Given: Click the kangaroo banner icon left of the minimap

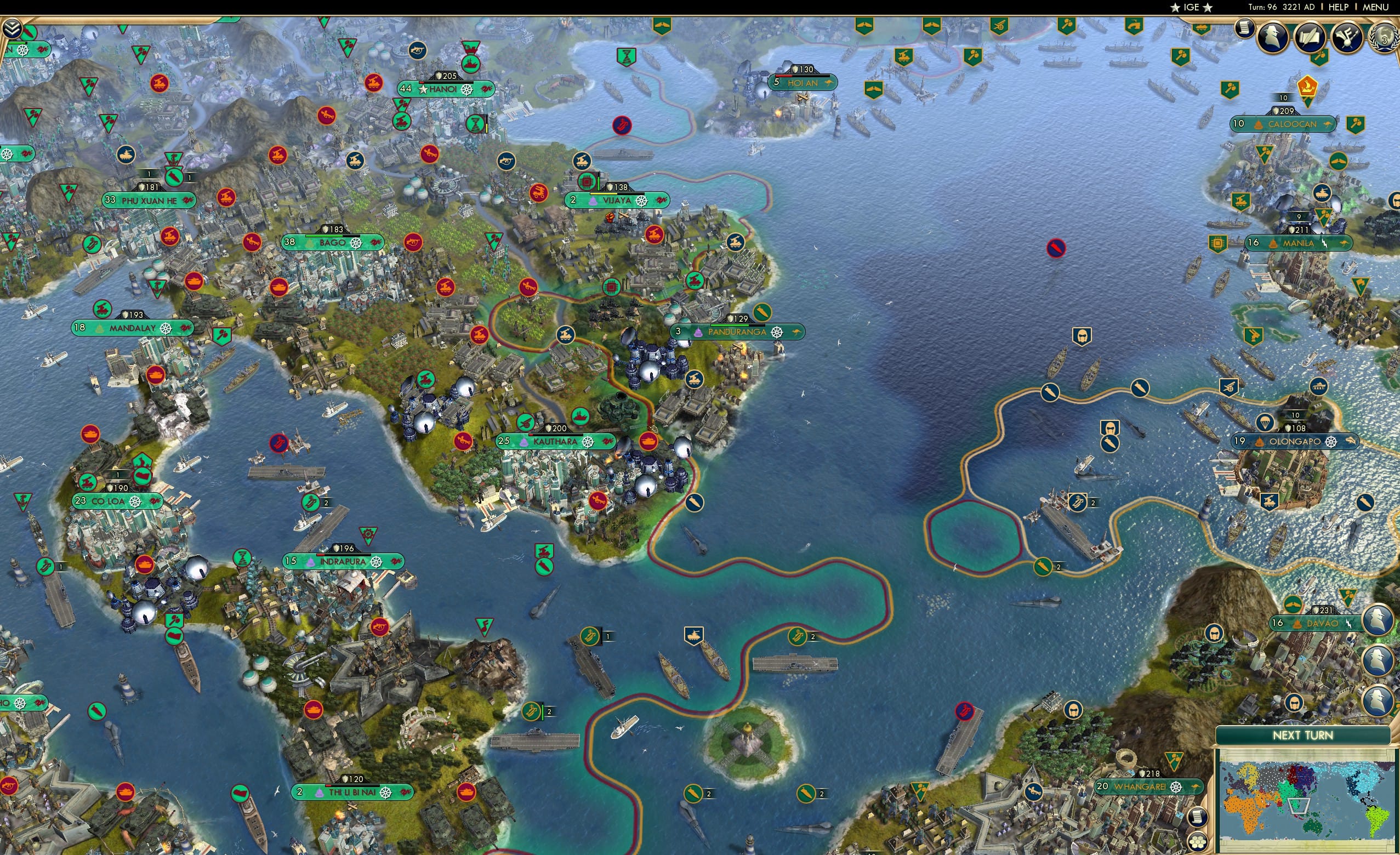Looking at the screenshot, I should (1195, 786).
